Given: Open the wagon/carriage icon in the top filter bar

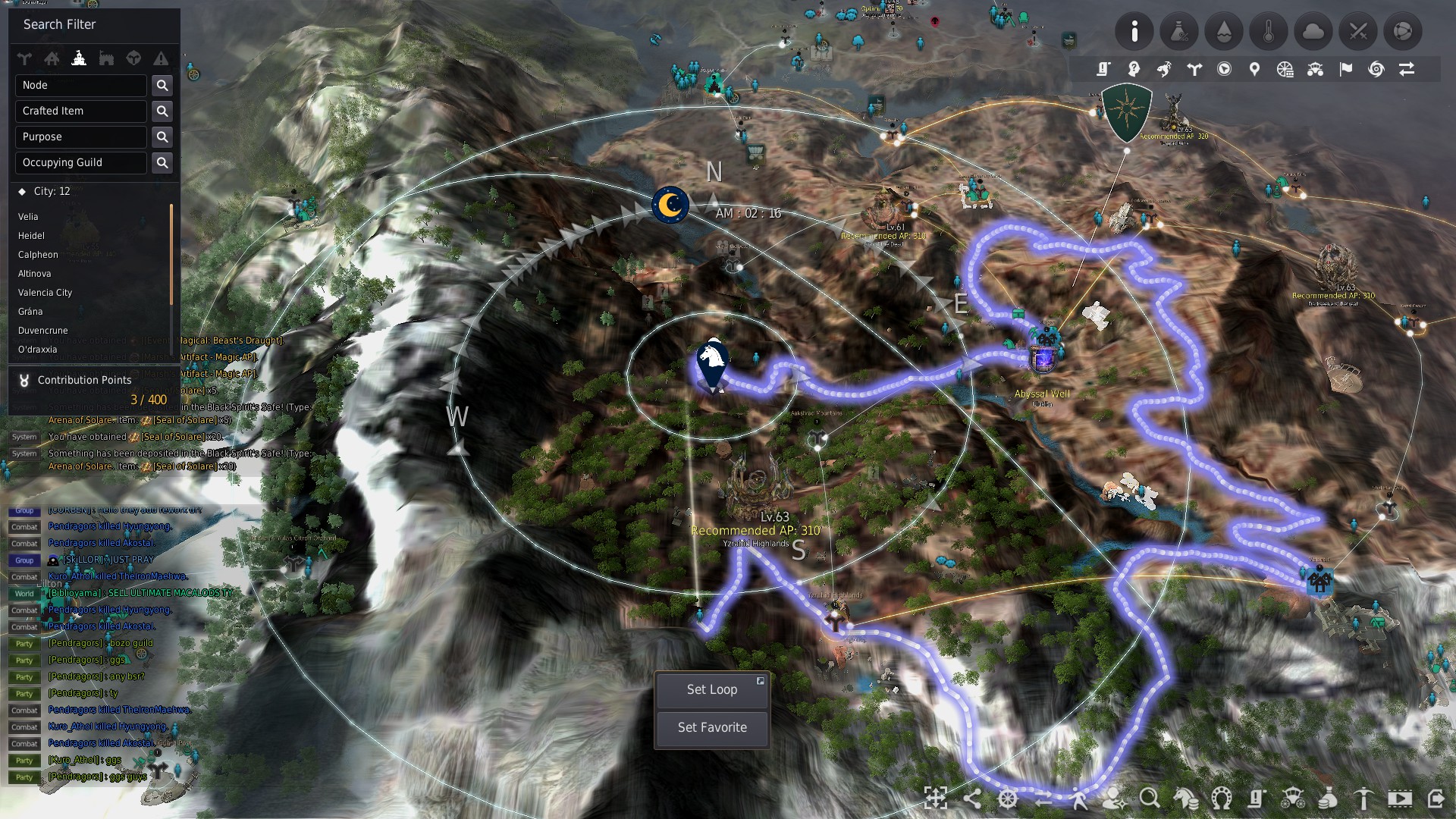Looking at the screenshot, I should 1315,69.
